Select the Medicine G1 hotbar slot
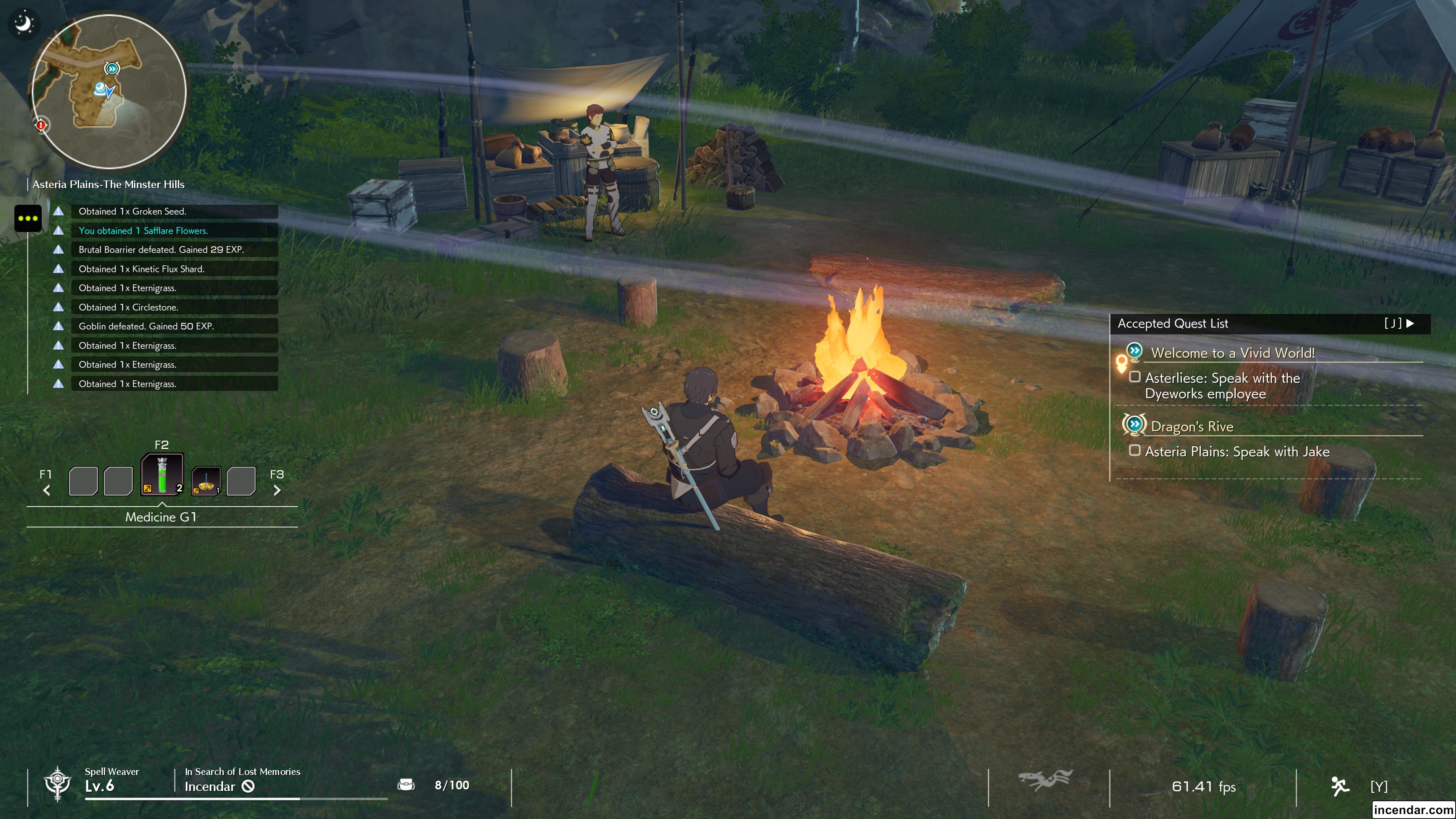Image resolution: width=1456 pixels, height=819 pixels. pos(162,475)
